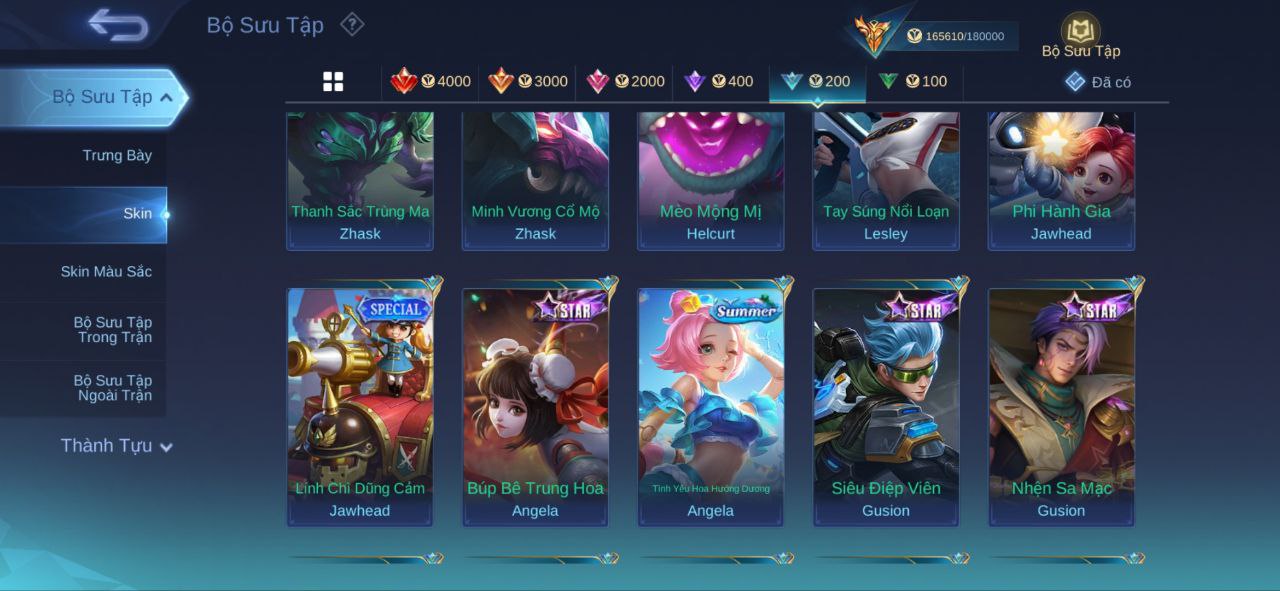The width and height of the screenshot is (1280, 591).
Task: Choose Bộ Sưu Tập Trong Trận
Action: [112, 330]
